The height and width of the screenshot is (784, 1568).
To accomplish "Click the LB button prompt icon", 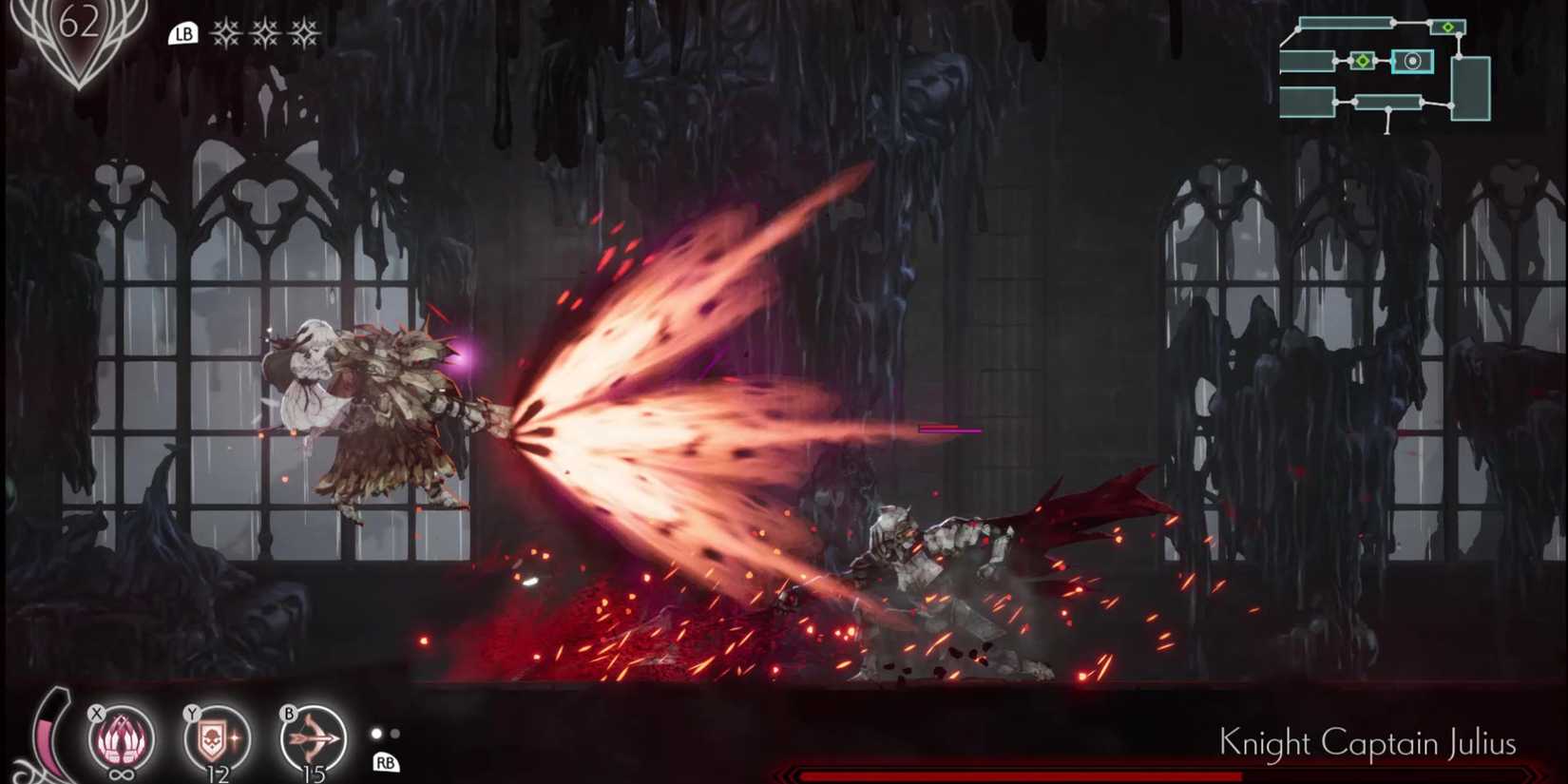I will (x=184, y=34).
